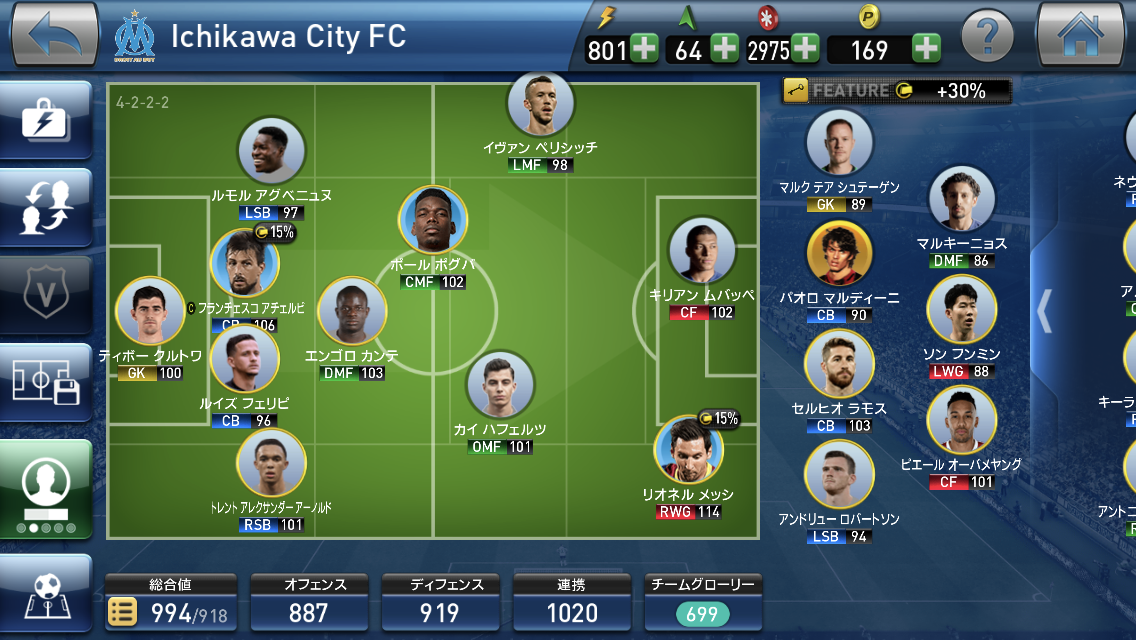Return to the home screen
Viewport: 1136px width, 640px height.
pyautogui.click(x=1081, y=35)
